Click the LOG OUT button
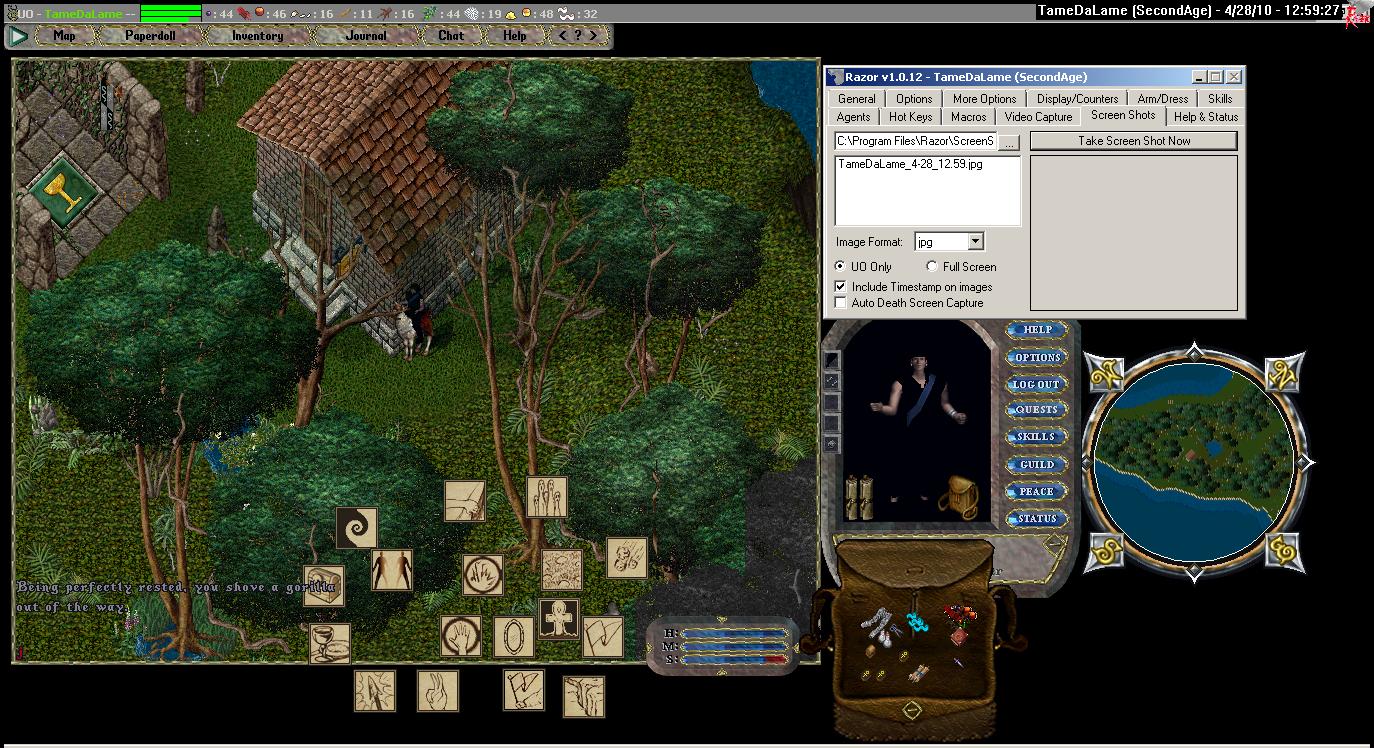Viewport: 1374px width, 748px height. (x=1037, y=384)
